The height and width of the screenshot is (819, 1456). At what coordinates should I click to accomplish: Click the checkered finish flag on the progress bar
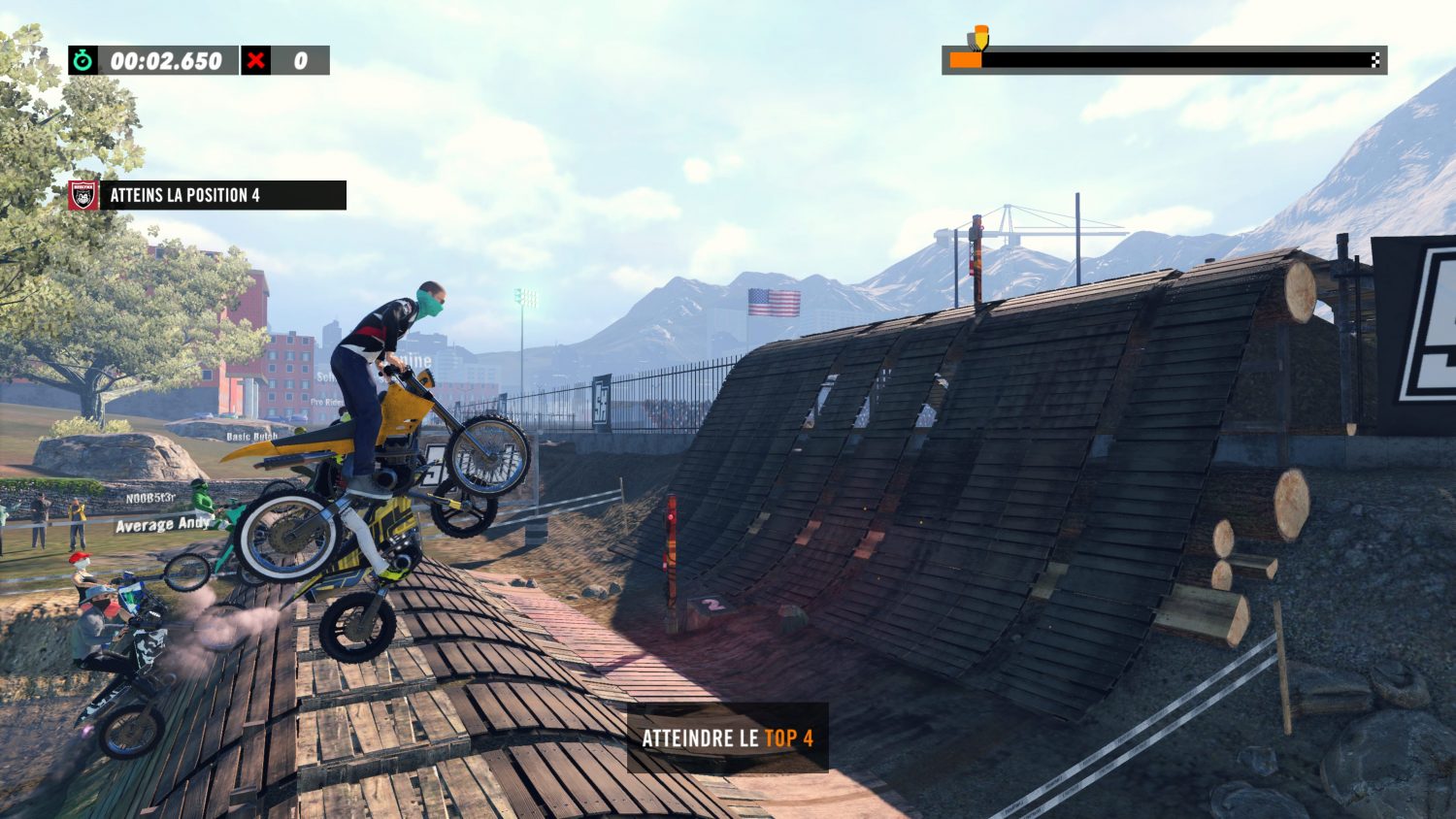point(1375,60)
